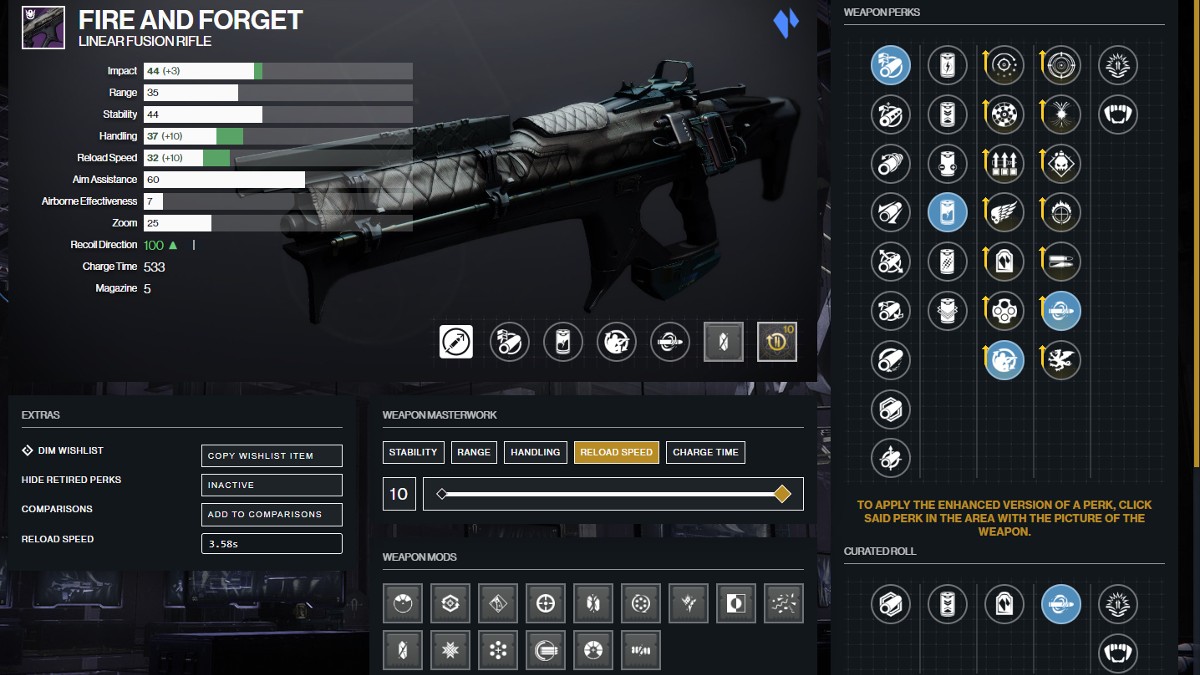Select the skull-in-diamond perk icon

pyautogui.click(x=1060, y=163)
